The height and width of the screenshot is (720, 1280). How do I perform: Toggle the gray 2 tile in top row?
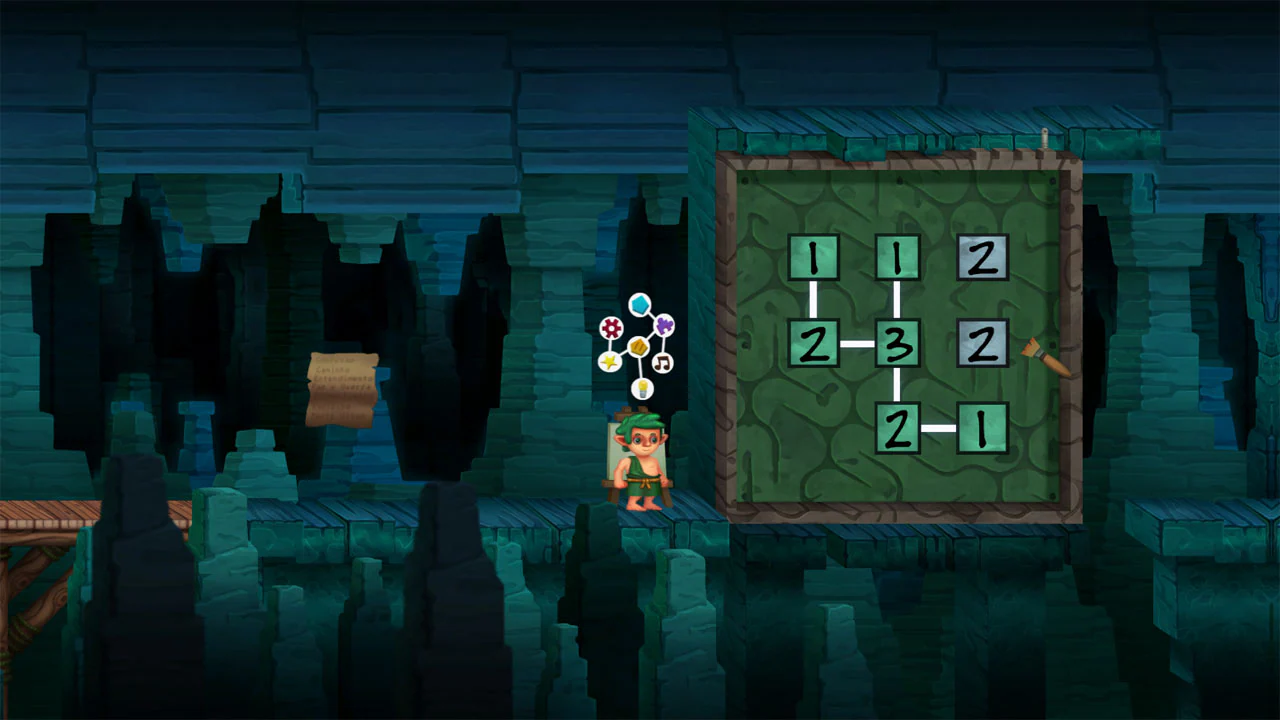tap(982, 258)
